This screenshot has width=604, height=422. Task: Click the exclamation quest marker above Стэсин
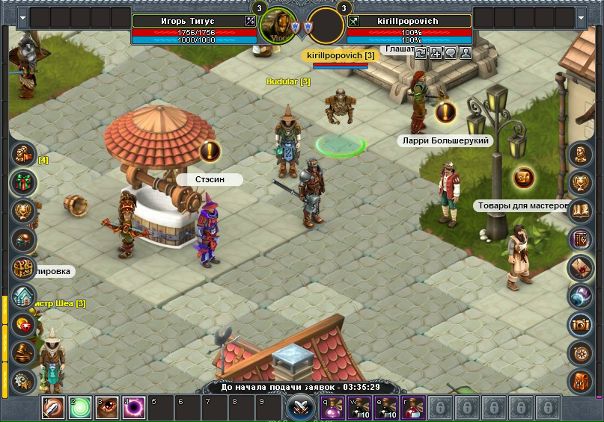[209, 151]
